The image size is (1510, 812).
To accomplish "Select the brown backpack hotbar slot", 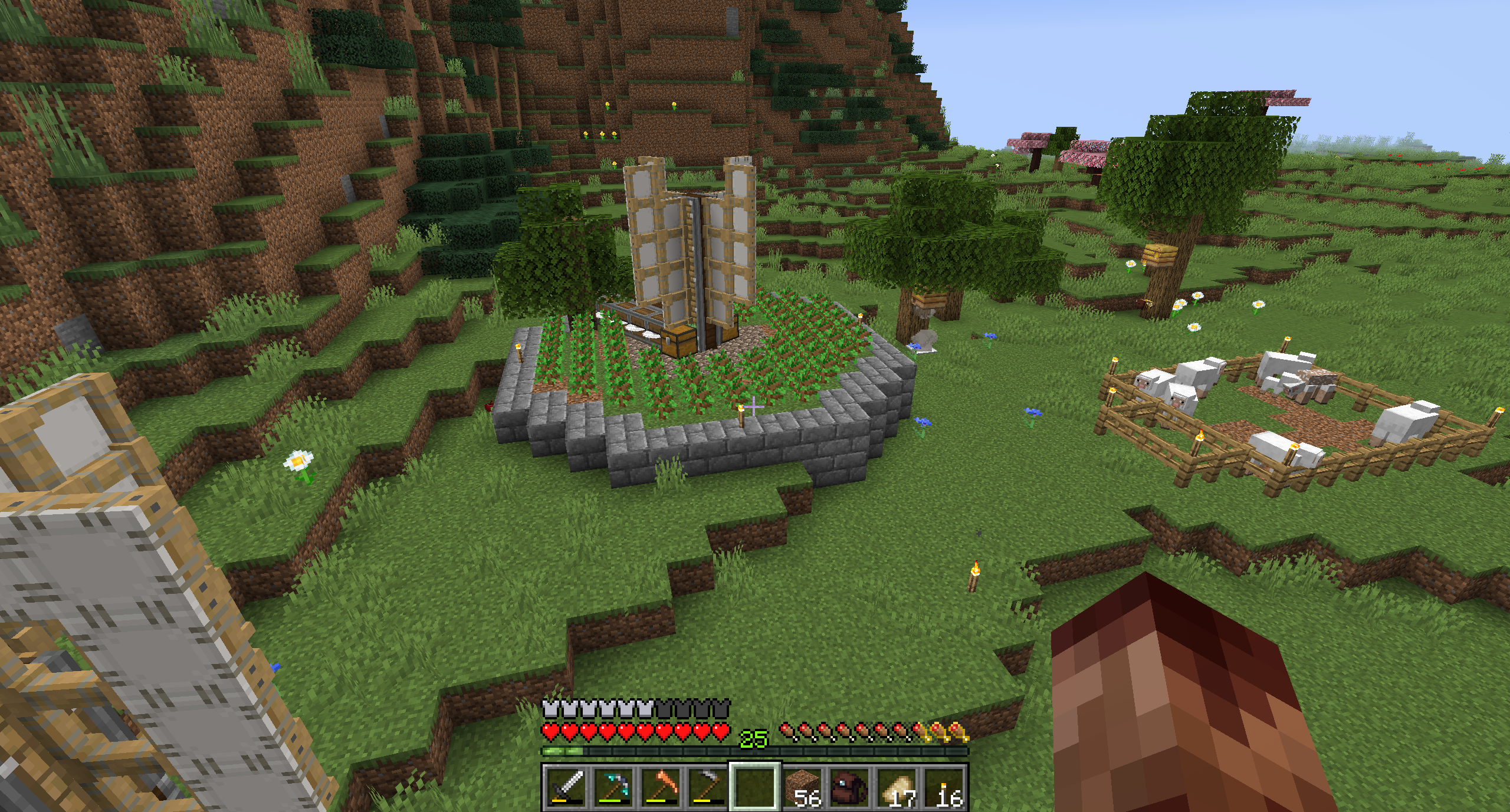I will point(849,787).
